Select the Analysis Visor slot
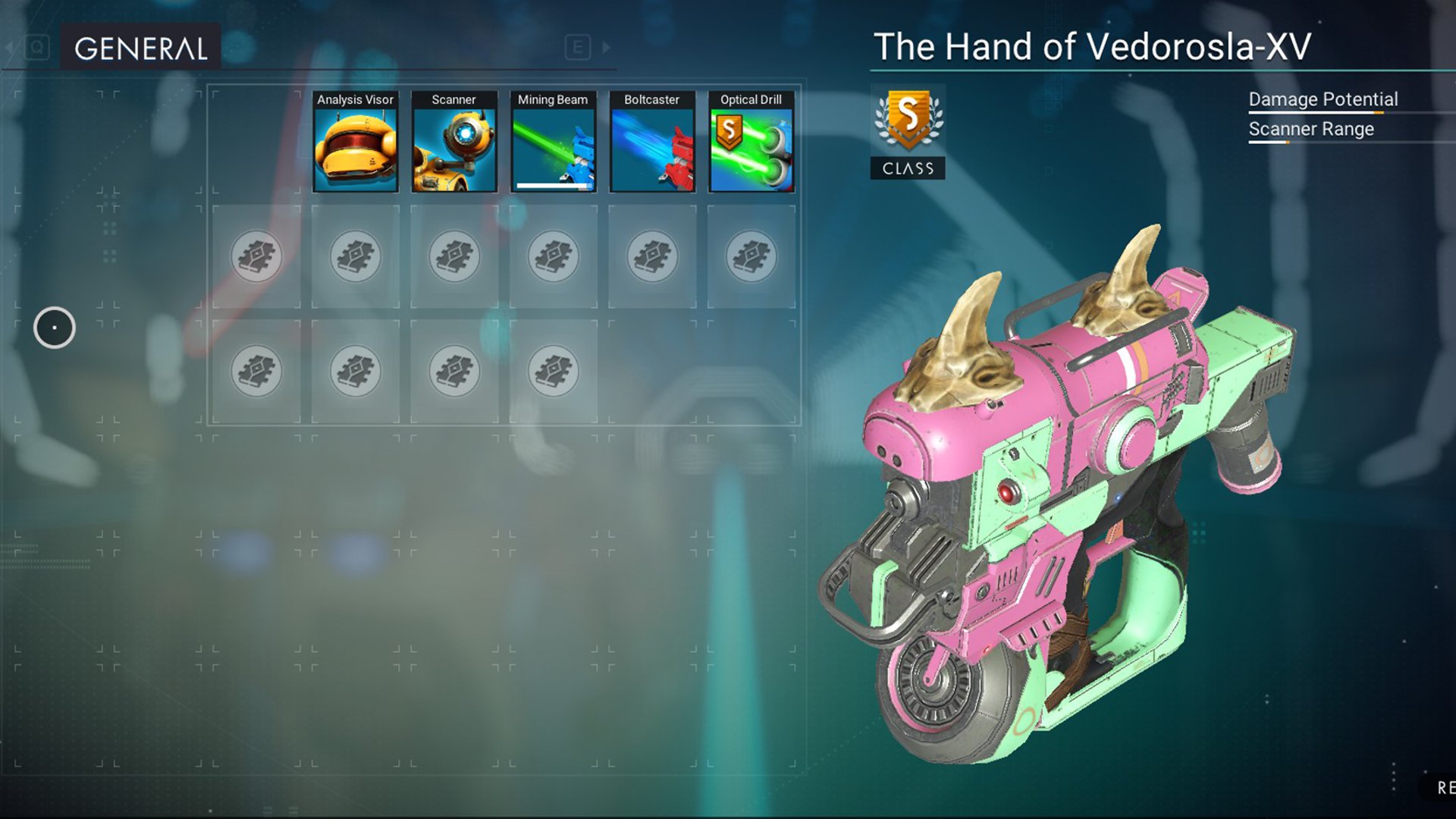Viewport: 1456px width, 819px height. coord(355,143)
